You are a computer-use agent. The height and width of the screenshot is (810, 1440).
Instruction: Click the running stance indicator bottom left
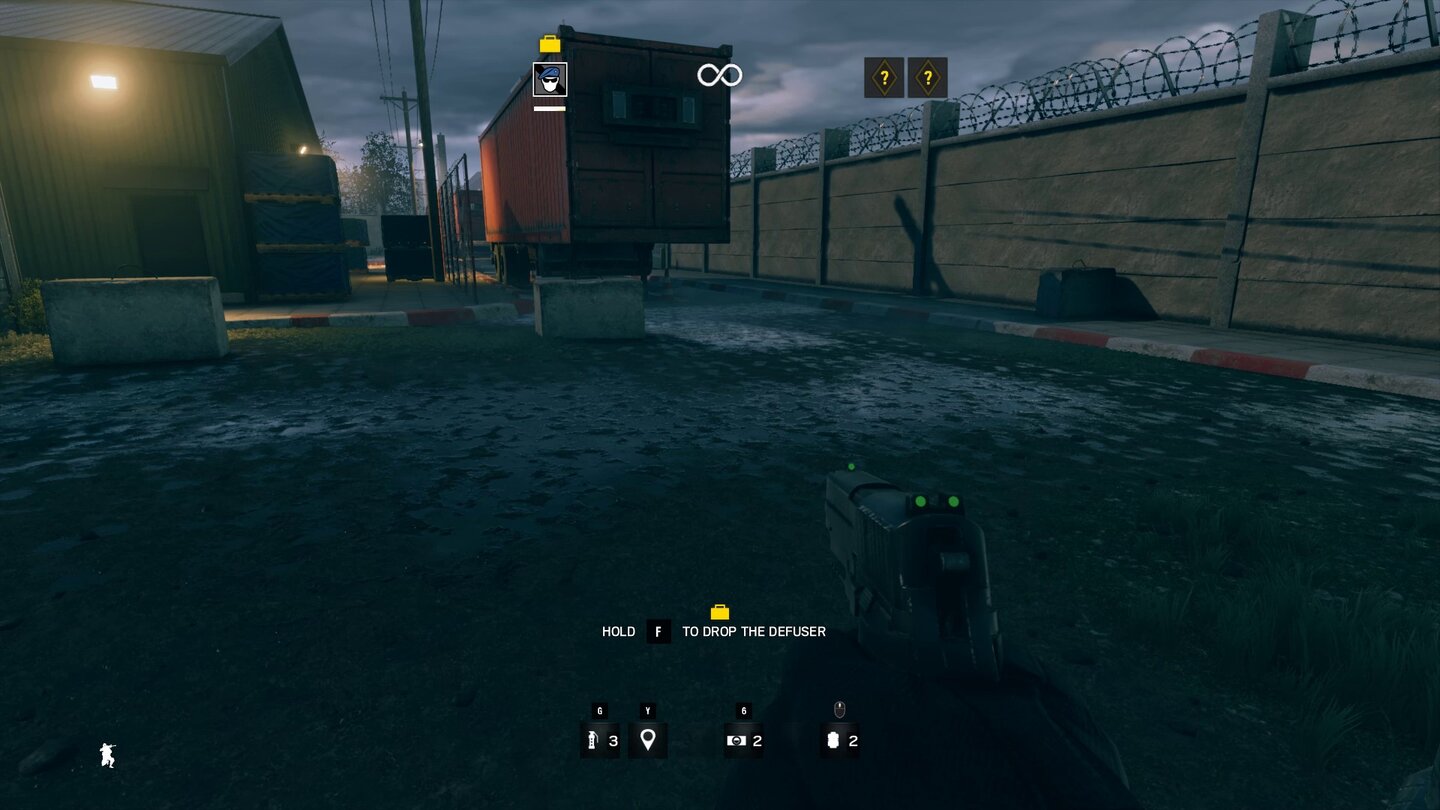[107, 756]
